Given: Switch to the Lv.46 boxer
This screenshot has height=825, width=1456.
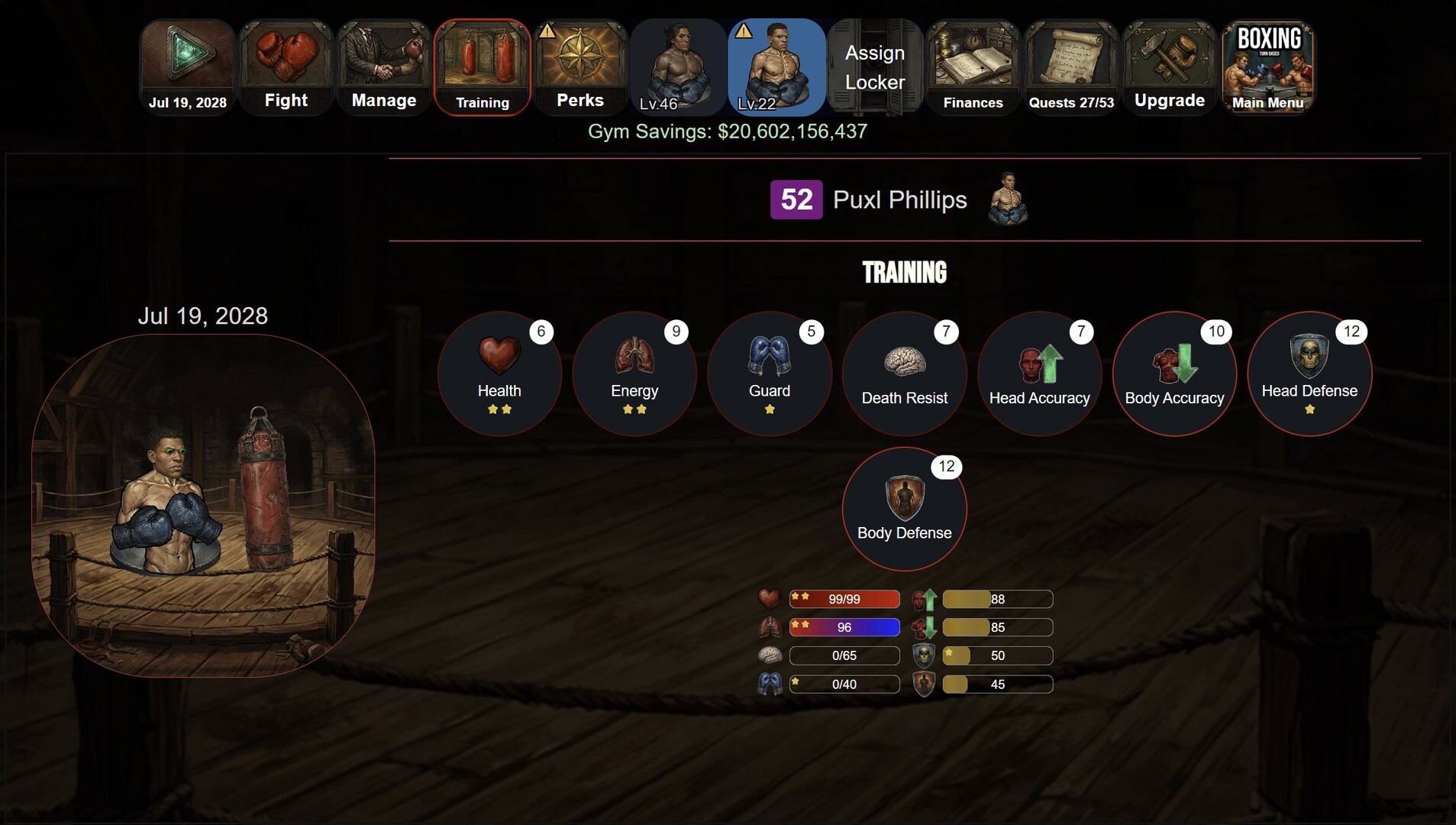Looking at the screenshot, I should point(678,67).
